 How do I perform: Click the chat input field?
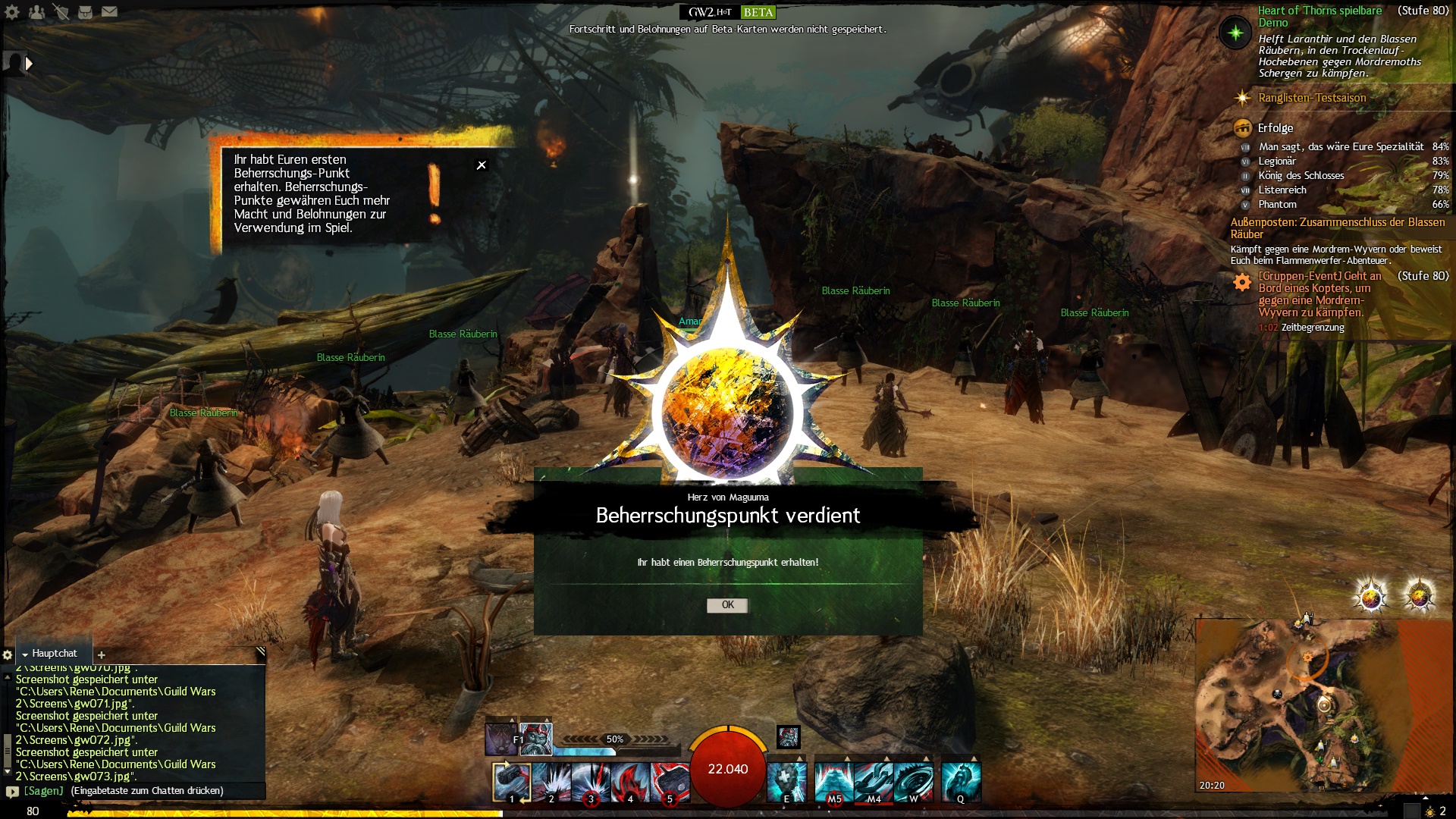pyautogui.click(x=144, y=791)
